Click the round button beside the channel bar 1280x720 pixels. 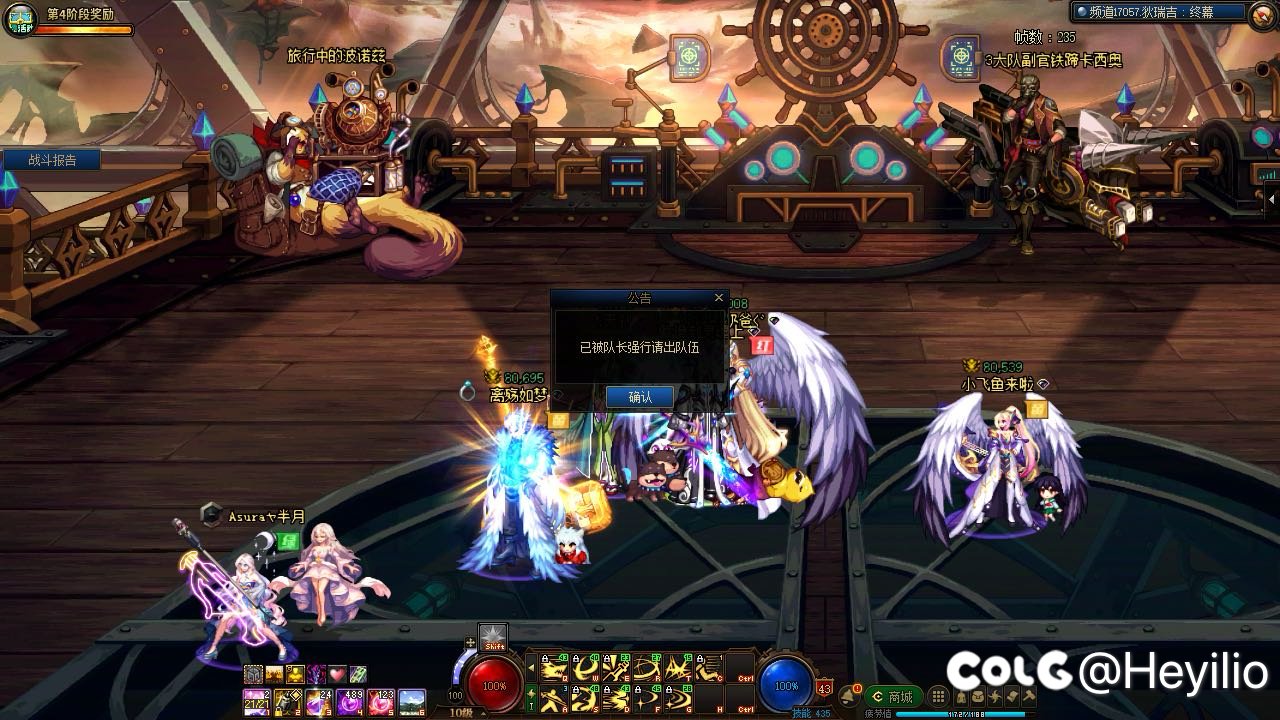[x=1261, y=12]
